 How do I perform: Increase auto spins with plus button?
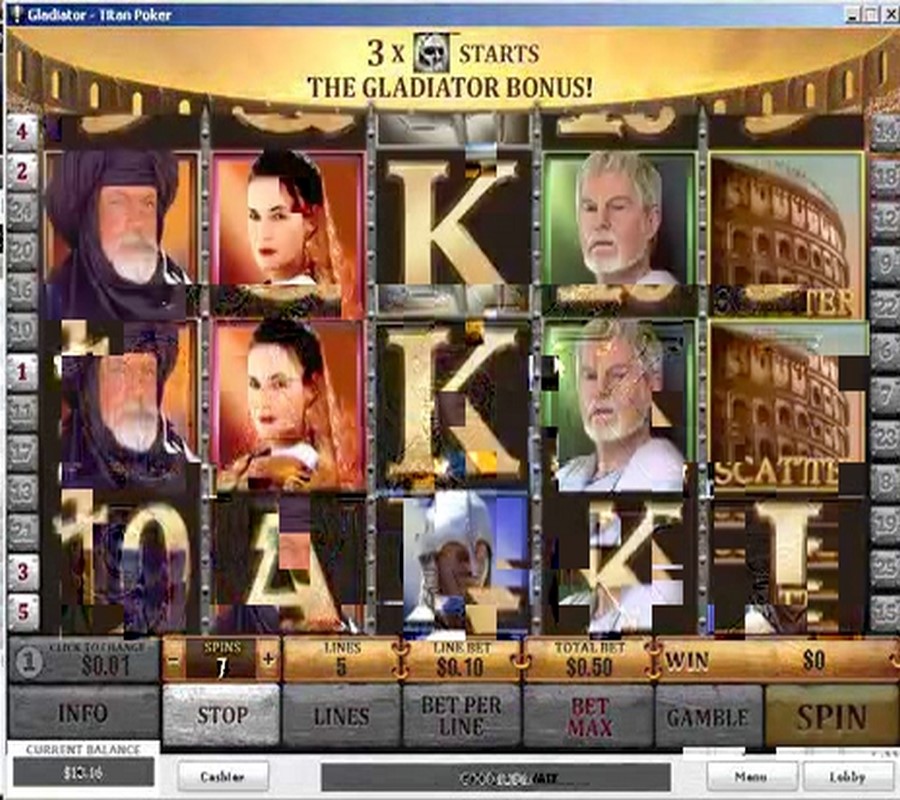[268, 659]
